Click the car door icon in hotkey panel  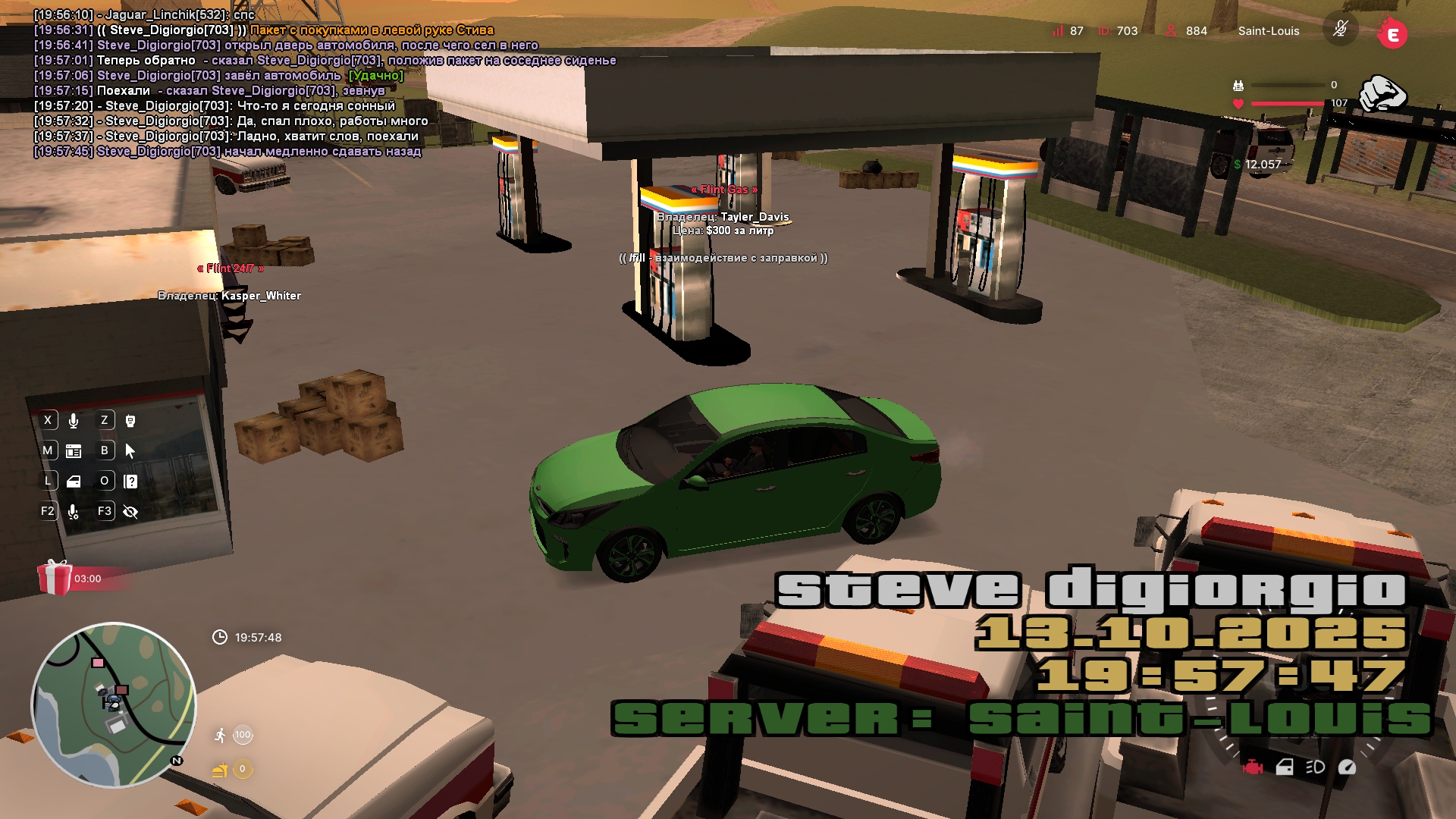[74, 482]
